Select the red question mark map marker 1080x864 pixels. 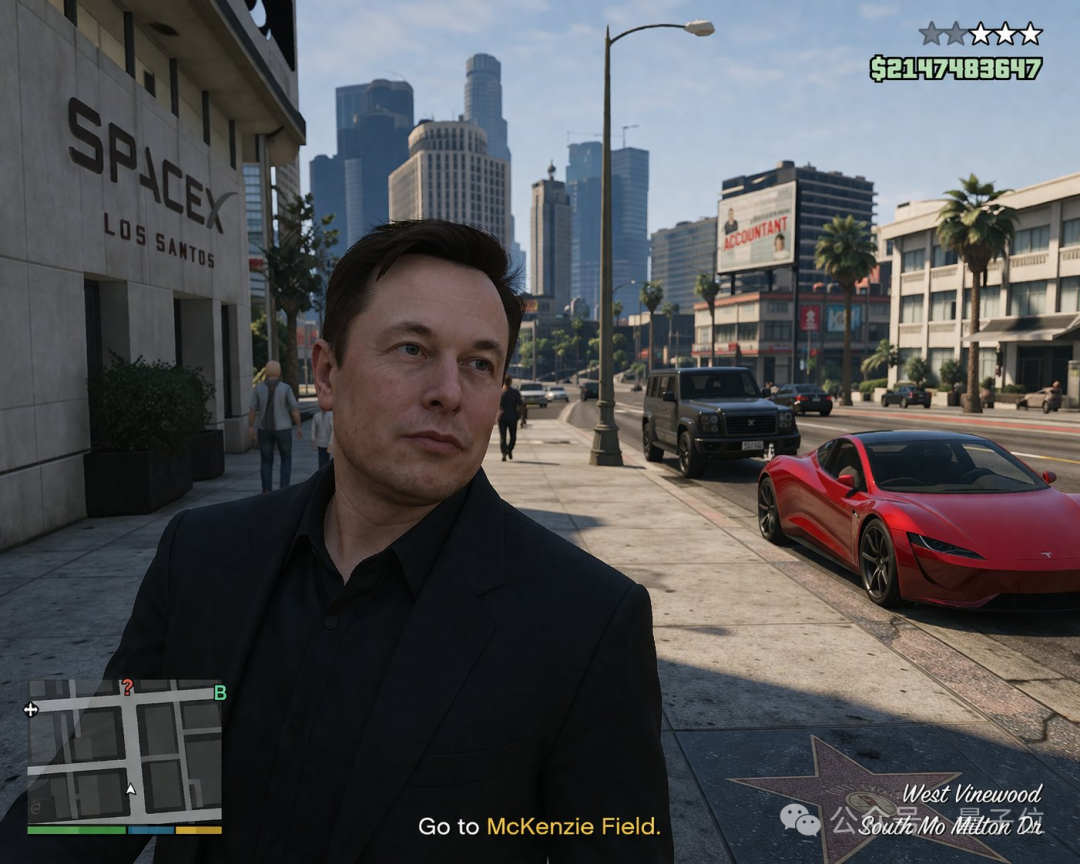pos(127,687)
